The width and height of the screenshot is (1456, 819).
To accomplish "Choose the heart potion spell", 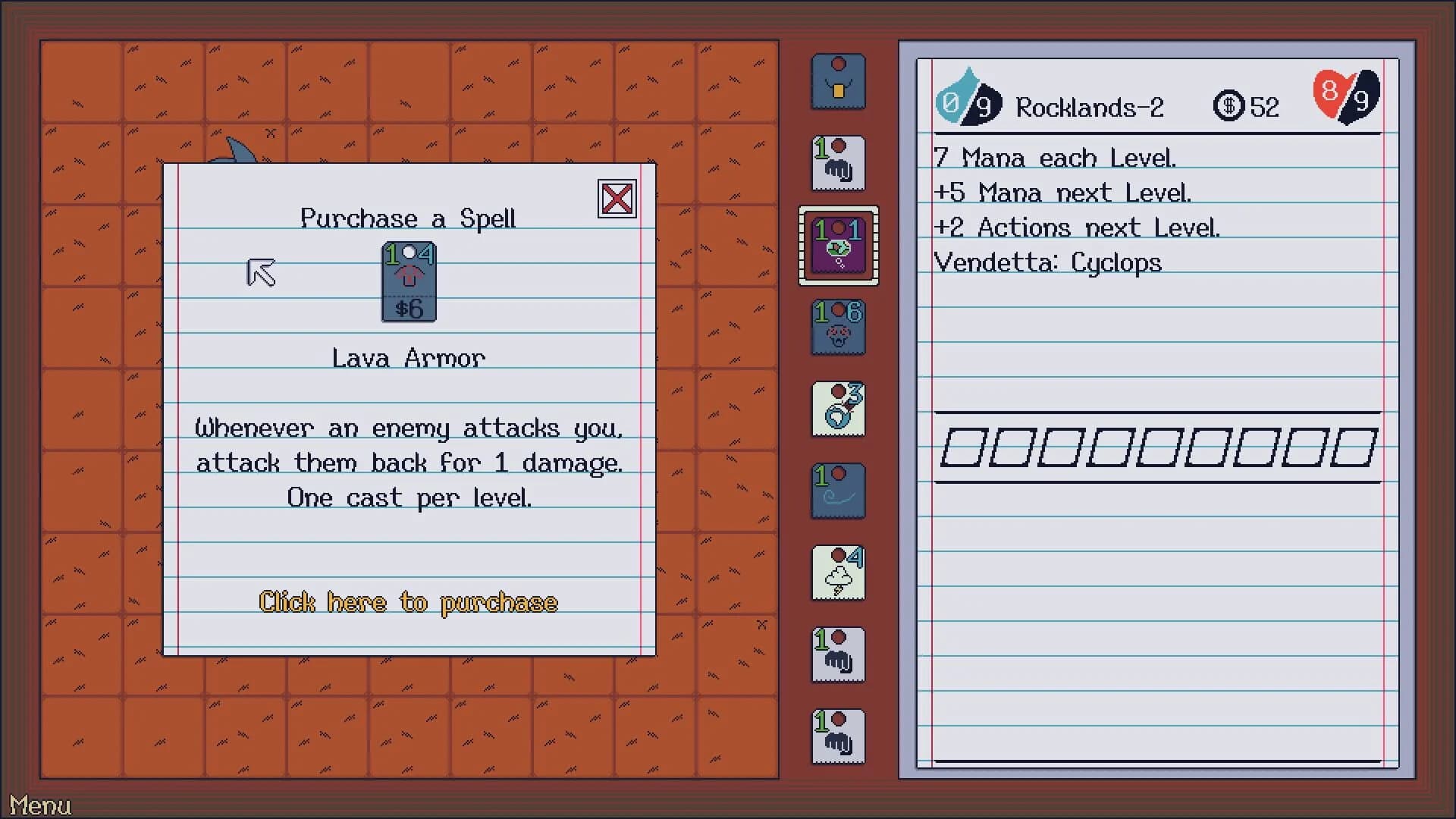I will (x=837, y=409).
